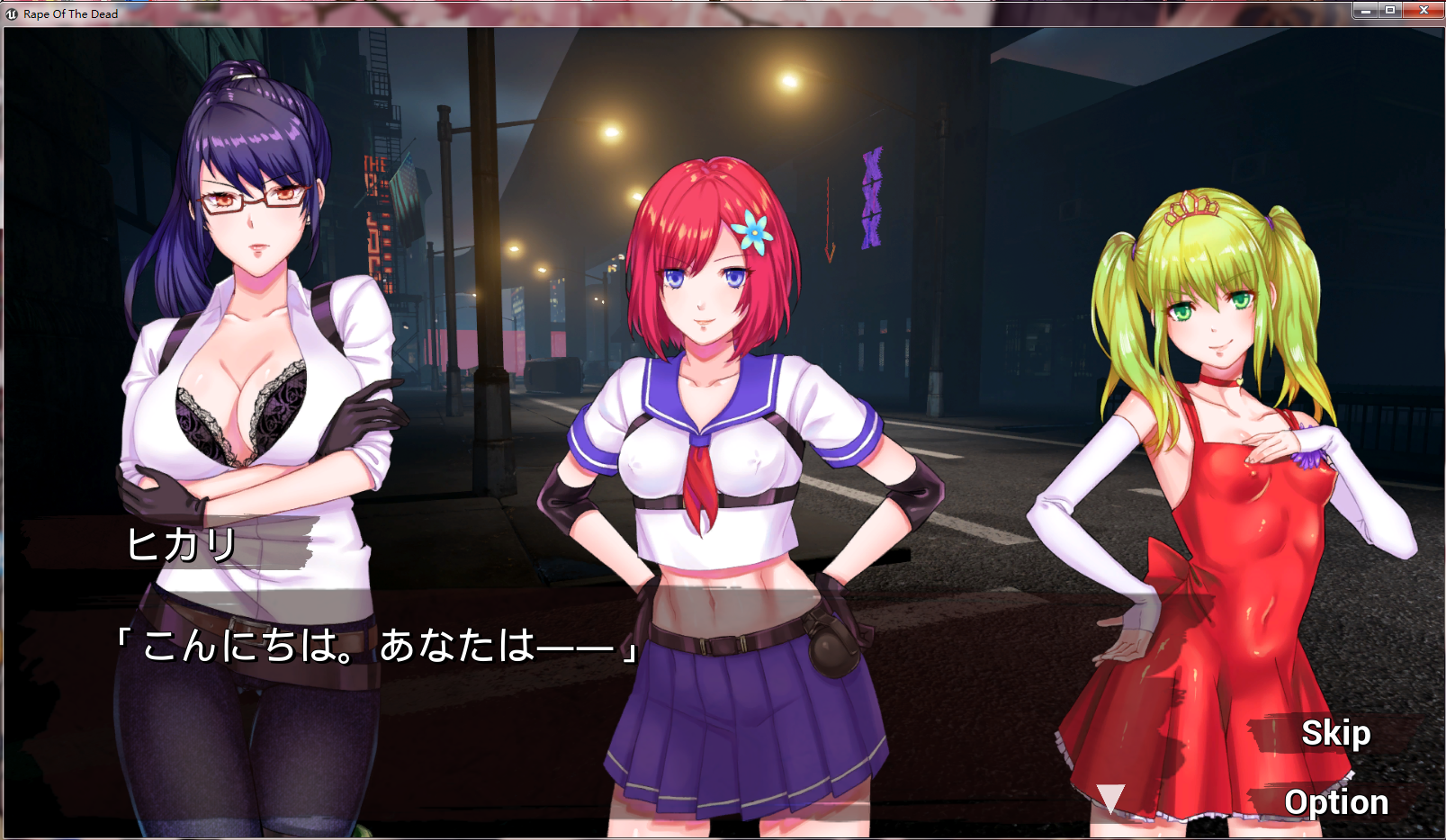The width and height of the screenshot is (1446, 840).
Task: Skip the dialogue scene
Action: coord(1335,734)
